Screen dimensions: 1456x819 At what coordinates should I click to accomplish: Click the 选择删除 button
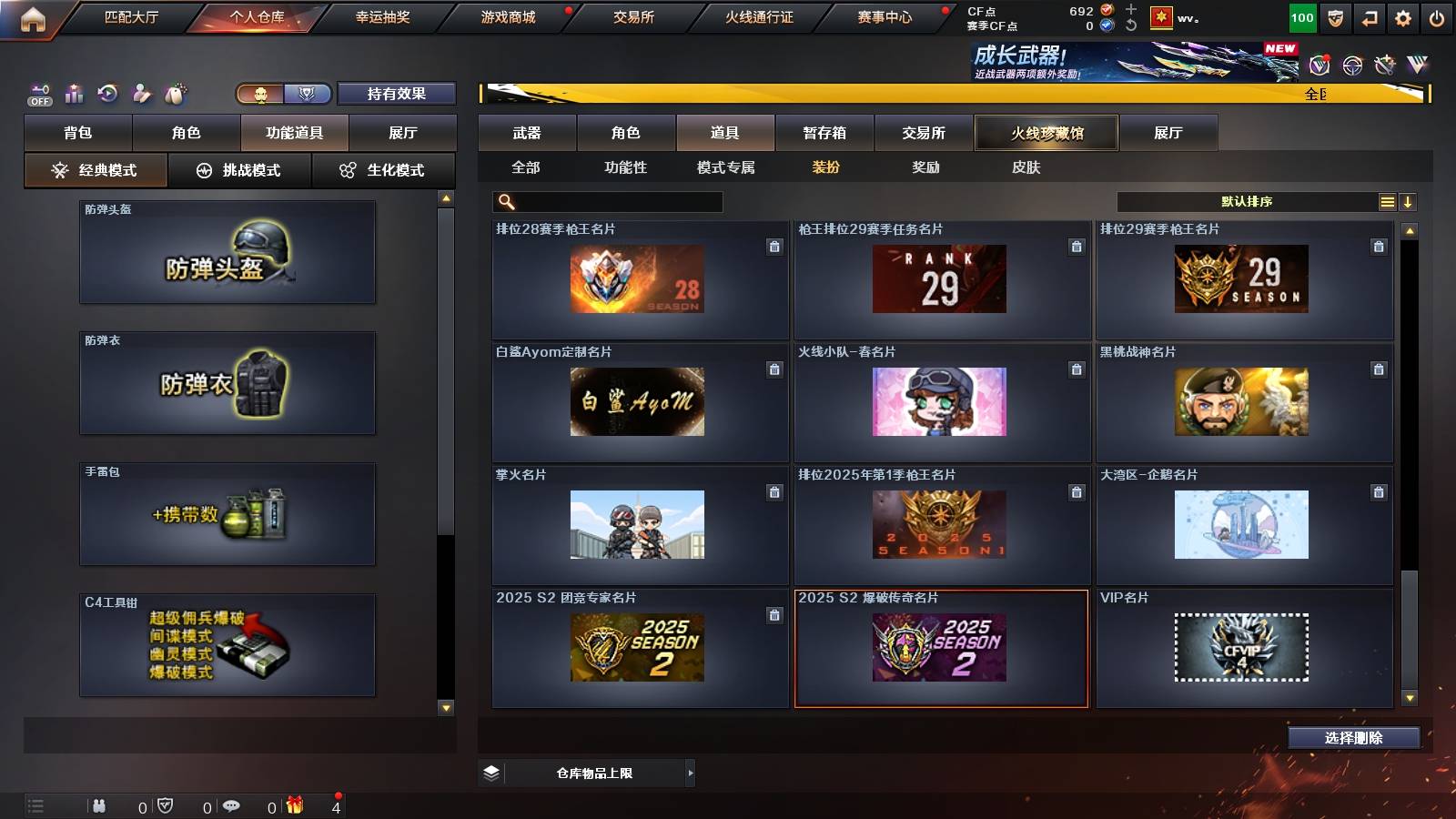[x=1353, y=738]
